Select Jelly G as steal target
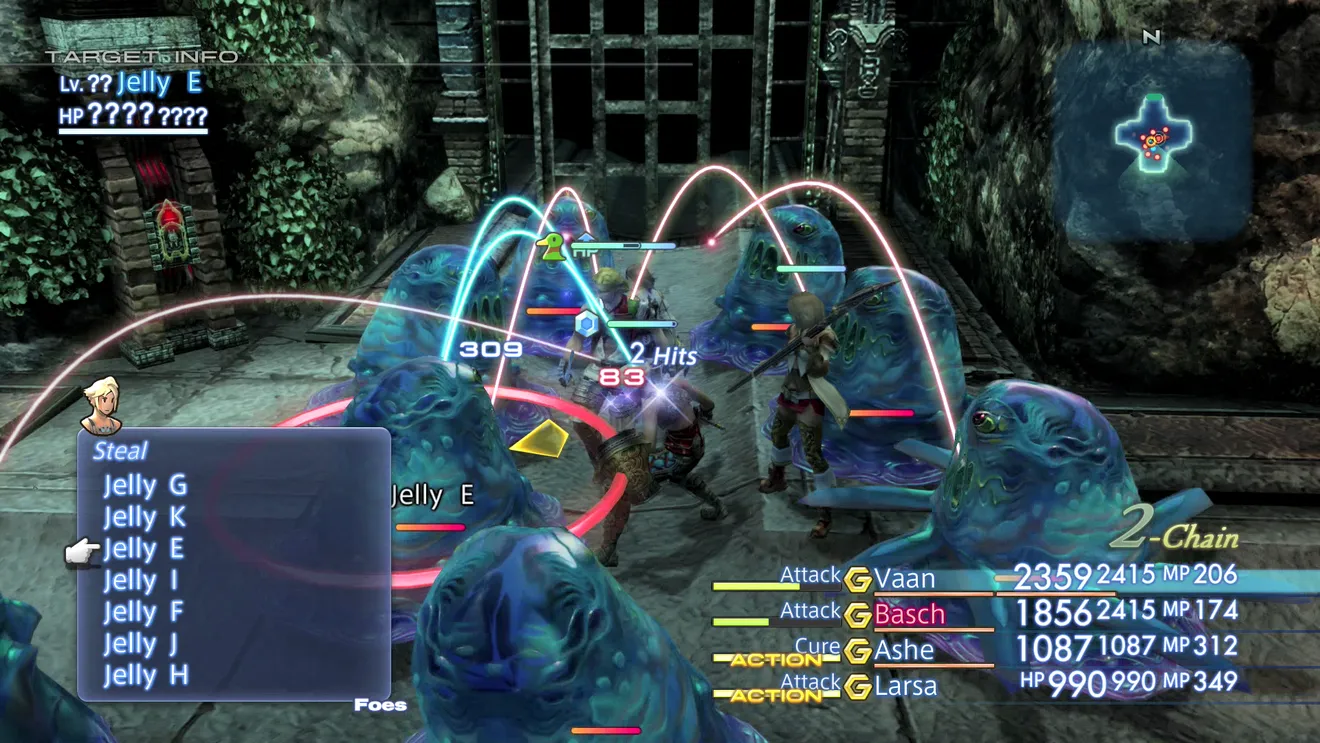 pyautogui.click(x=145, y=486)
